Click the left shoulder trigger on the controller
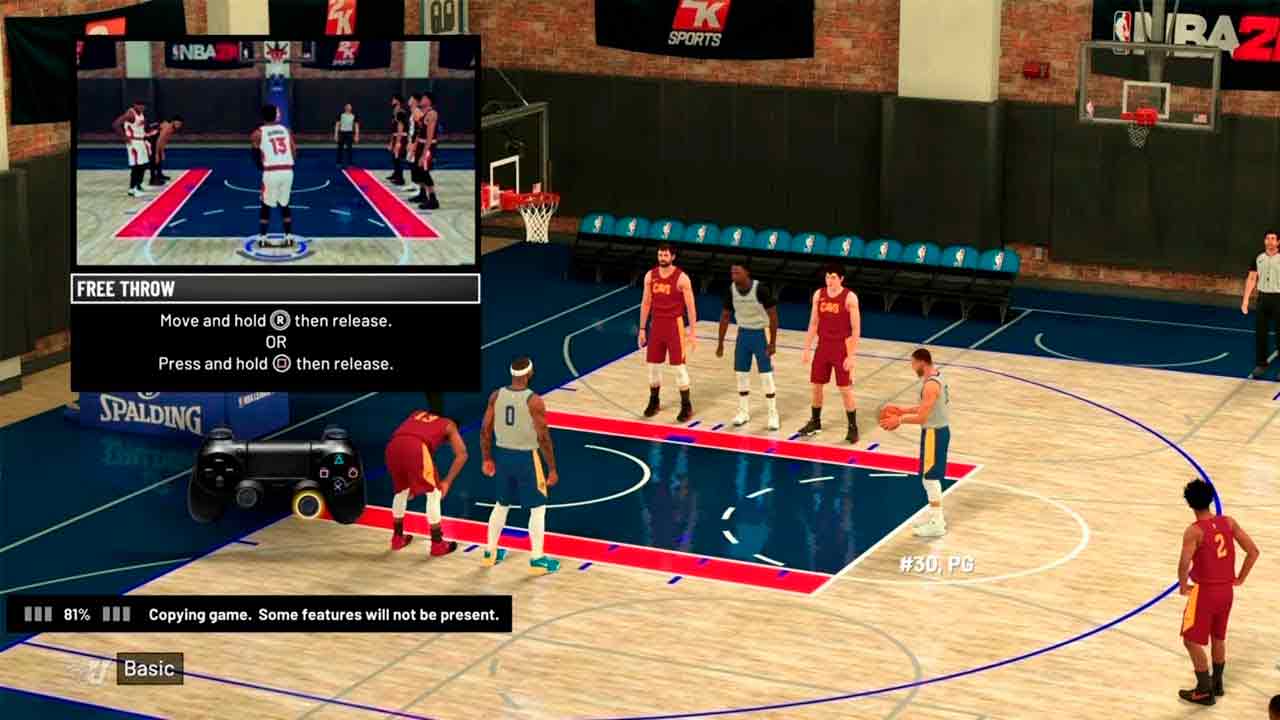1280x720 pixels. click(x=220, y=432)
